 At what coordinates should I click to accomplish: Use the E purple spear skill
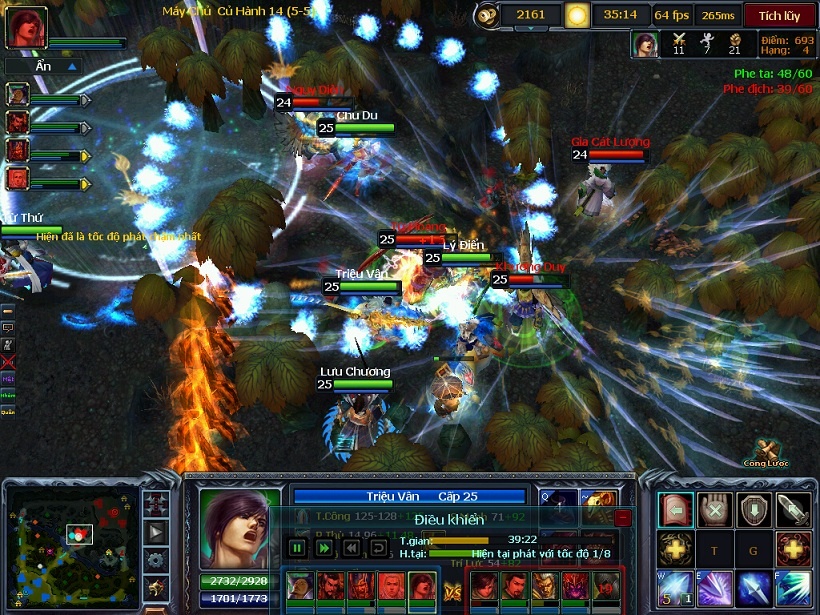coord(714,588)
